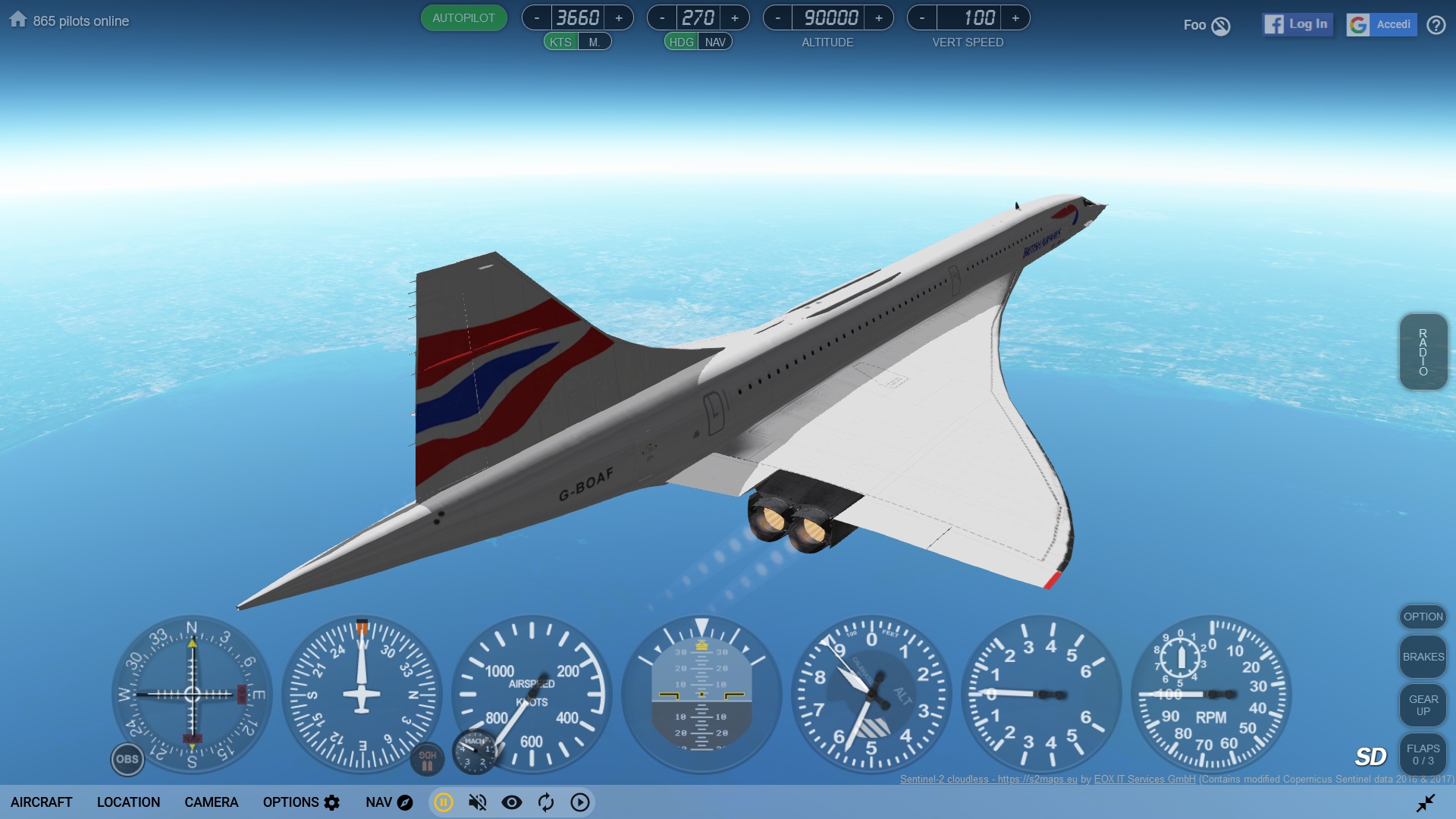Screen dimensions: 1456x819
Task: Show the NAV map panel
Action: point(389,802)
